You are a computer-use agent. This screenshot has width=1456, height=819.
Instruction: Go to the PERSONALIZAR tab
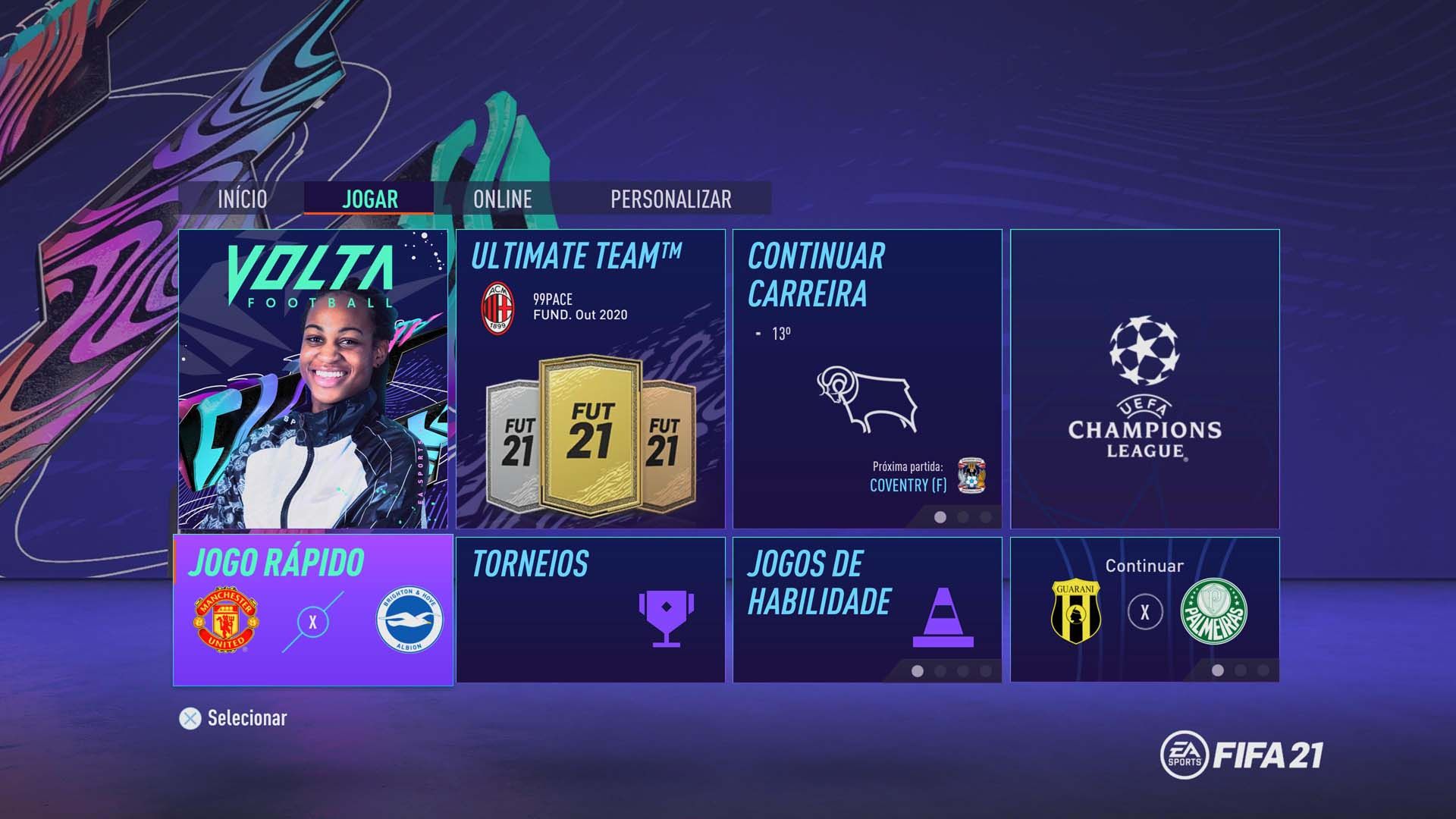(x=670, y=199)
